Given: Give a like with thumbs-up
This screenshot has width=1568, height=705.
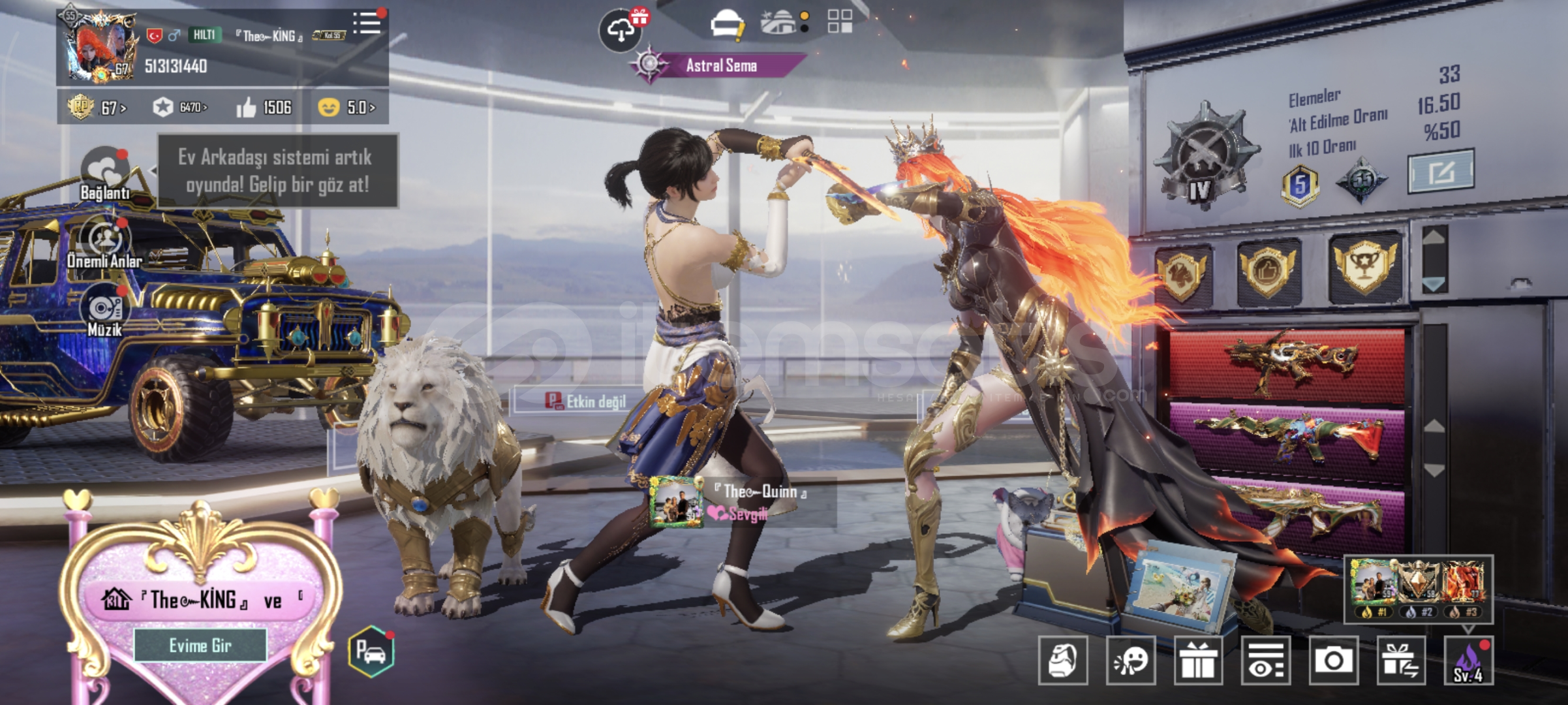Looking at the screenshot, I should (x=246, y=108).
